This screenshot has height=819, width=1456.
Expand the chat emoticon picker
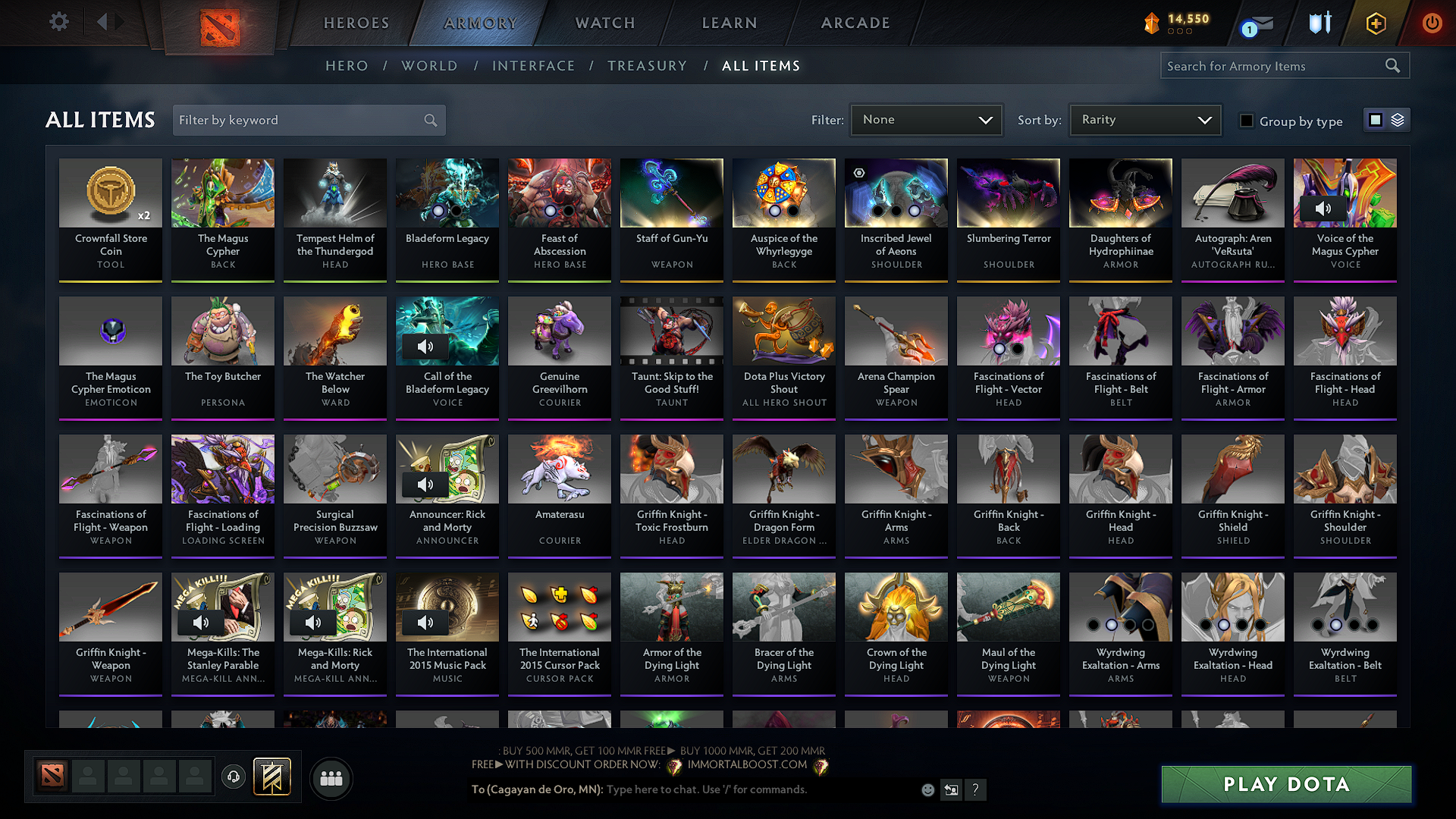927,789
